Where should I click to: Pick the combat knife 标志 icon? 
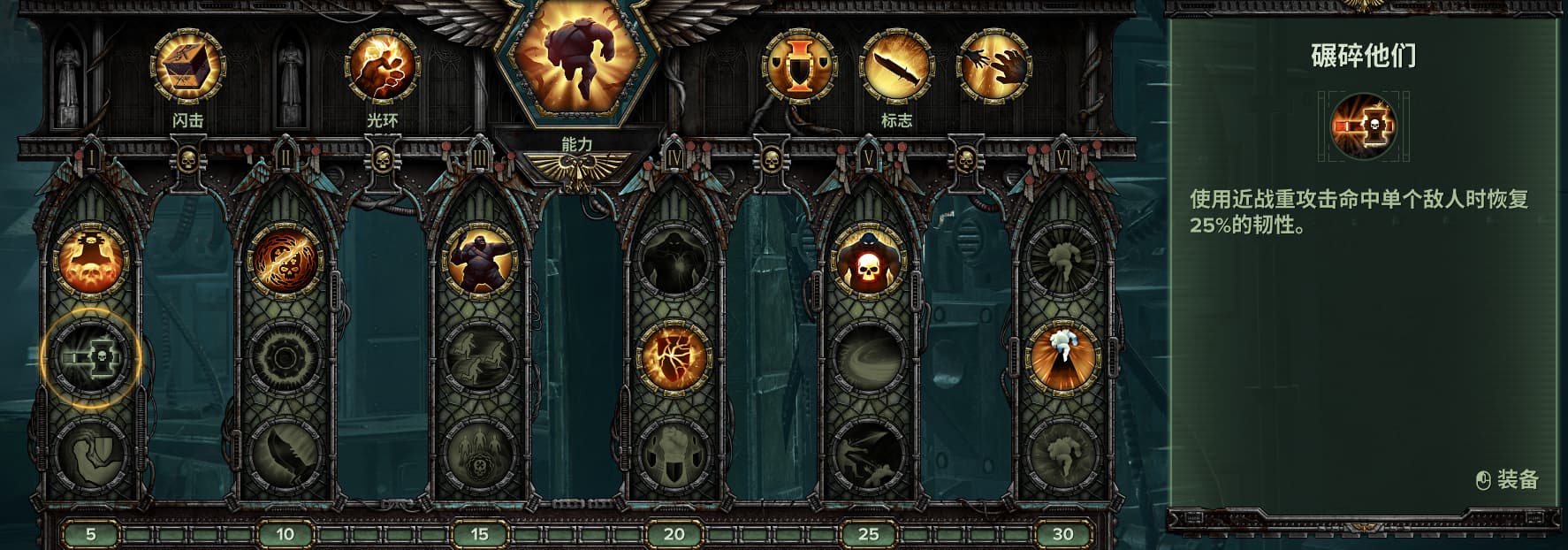point(897,66)
